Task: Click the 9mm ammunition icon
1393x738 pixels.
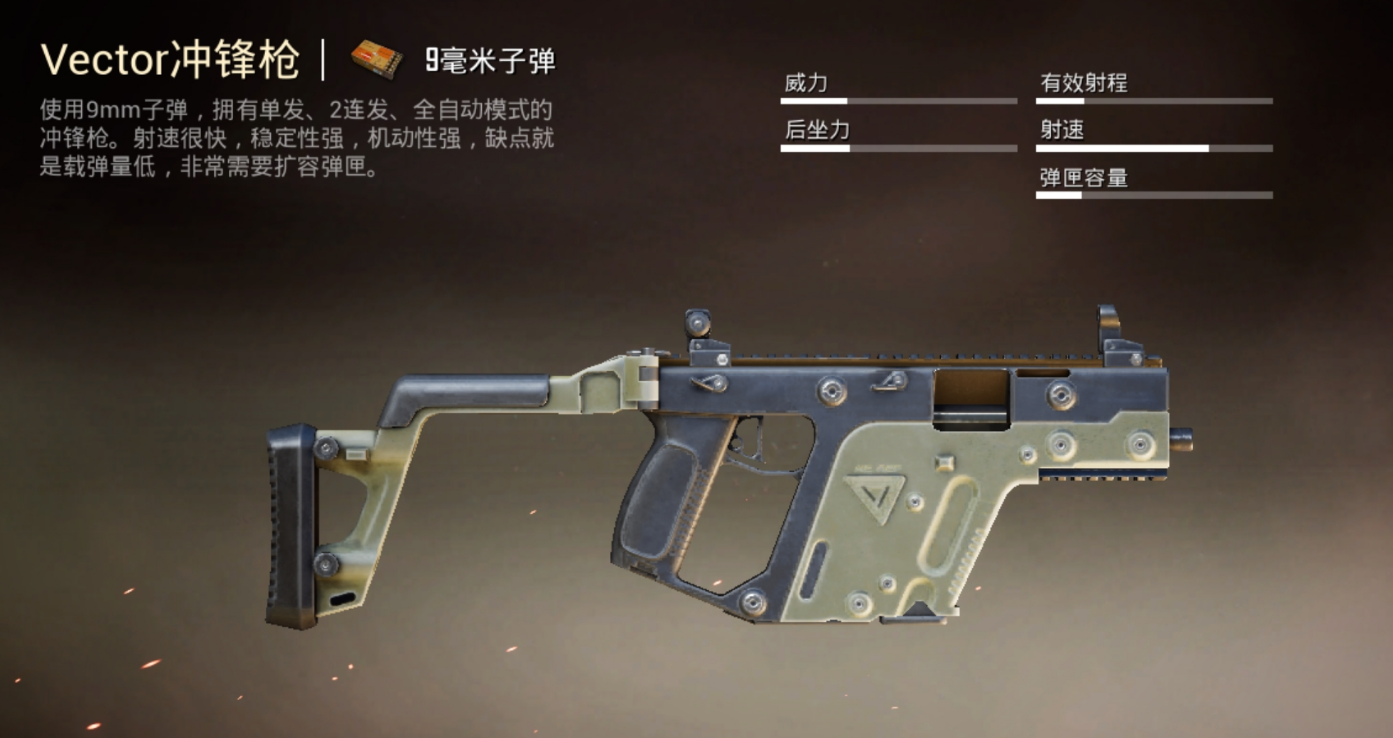Action: pyautogui.click(x=374, y=57)
